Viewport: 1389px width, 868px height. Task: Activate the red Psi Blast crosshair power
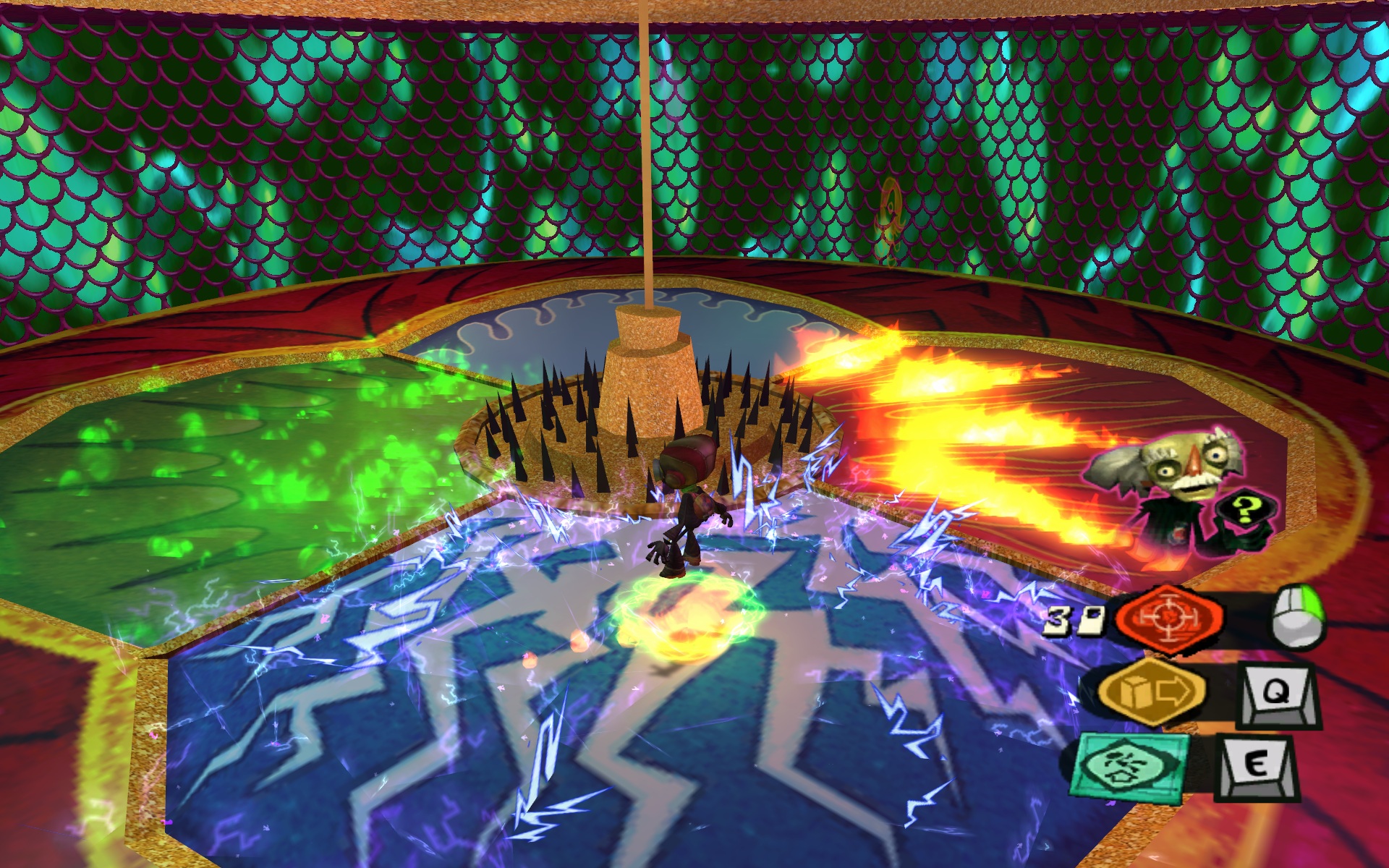click(1168, 621)
